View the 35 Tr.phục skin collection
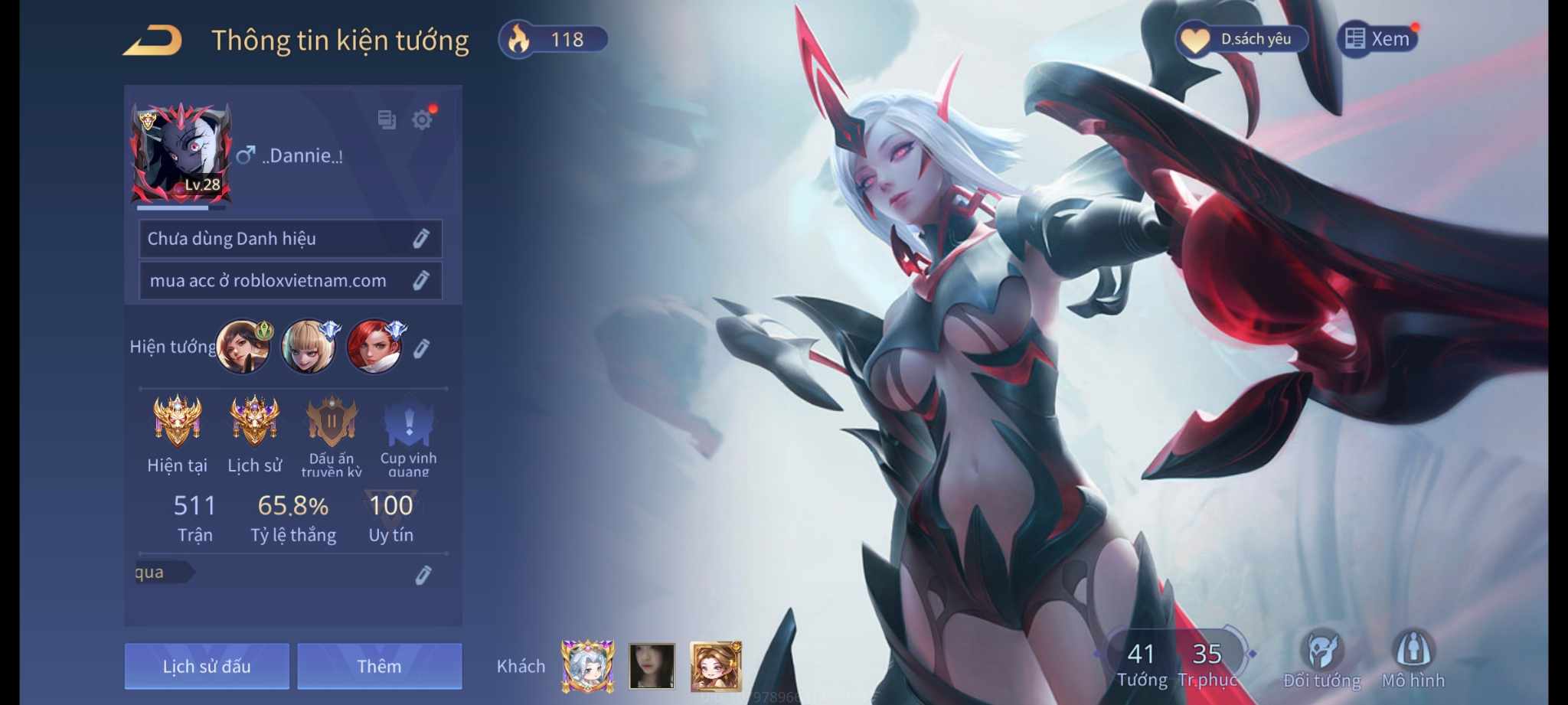 [1207, 663]
